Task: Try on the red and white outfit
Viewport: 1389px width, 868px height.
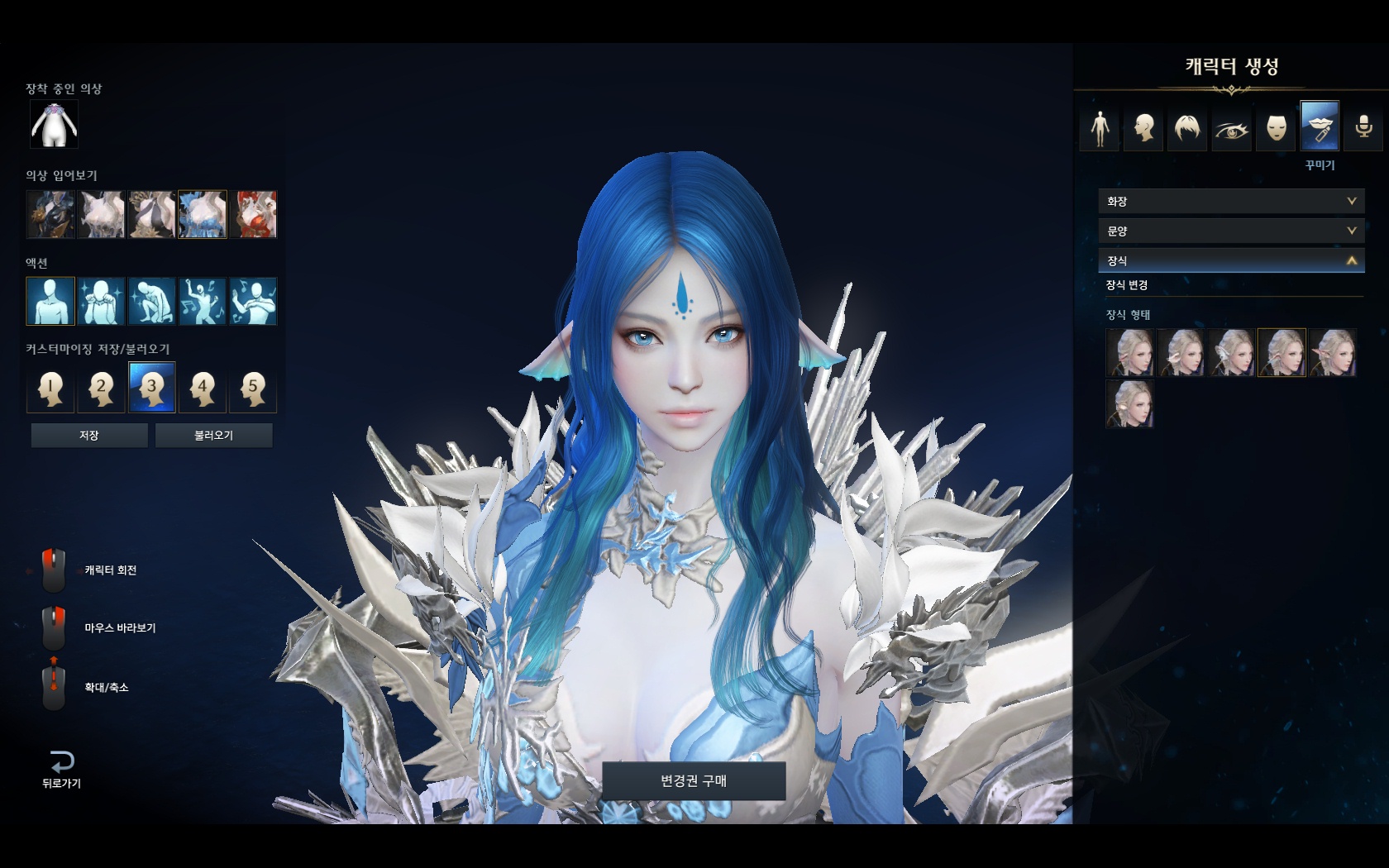Action: pyautogui.click(x=253, y=214)
